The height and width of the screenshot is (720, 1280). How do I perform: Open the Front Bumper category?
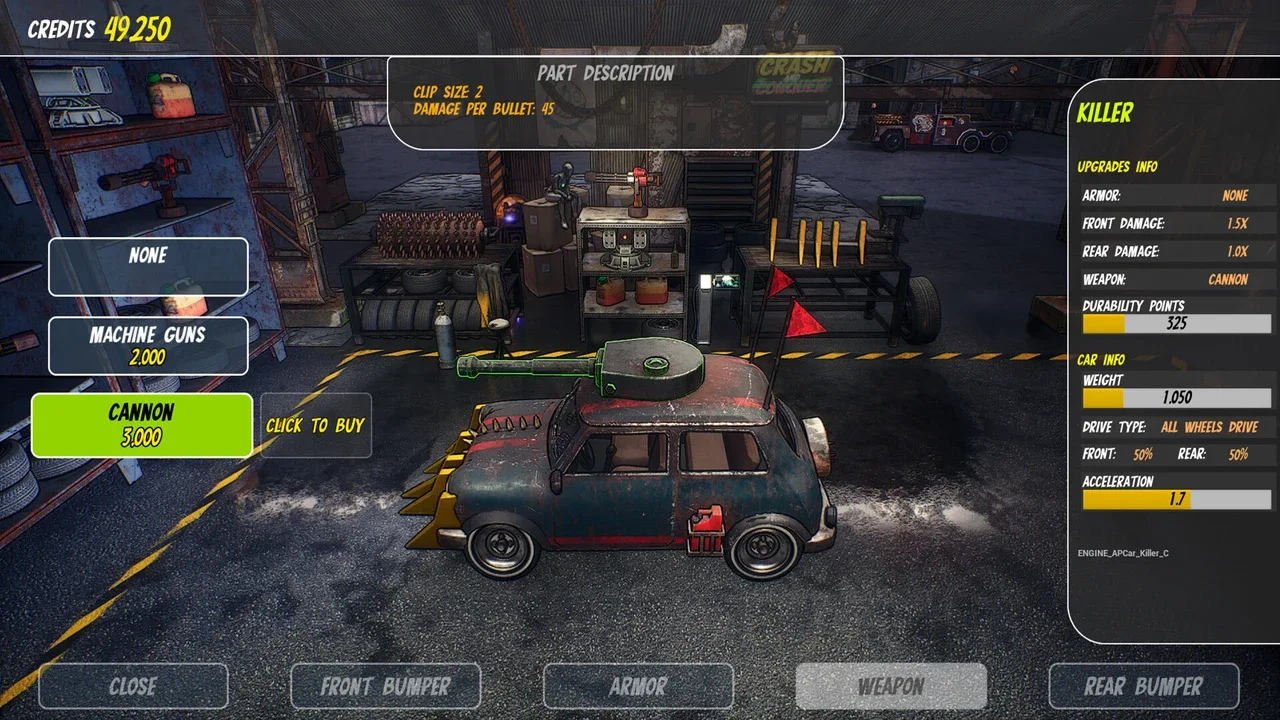[x=385, y=686]
